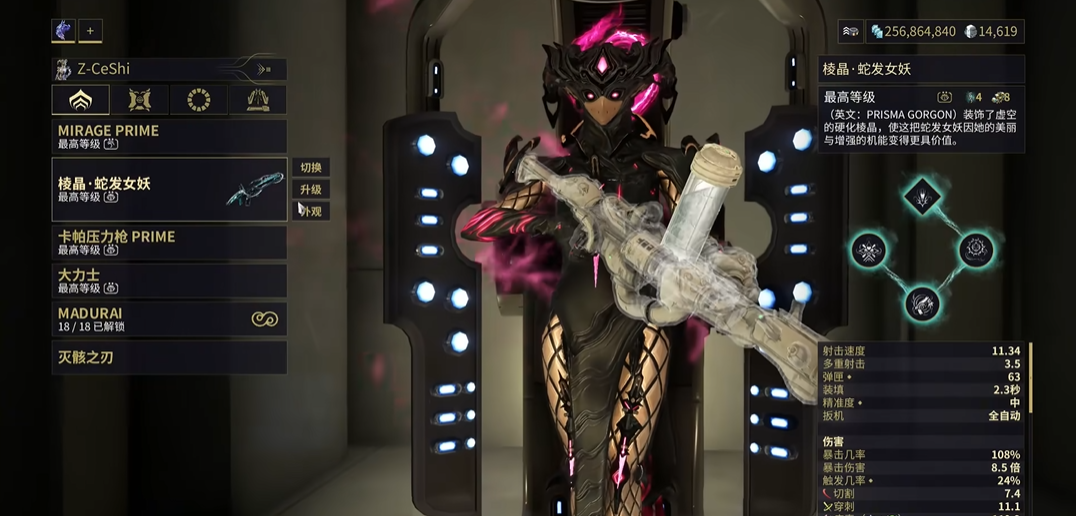
Task: Select the 灭骸之刃 row
Action: [169, 357]
